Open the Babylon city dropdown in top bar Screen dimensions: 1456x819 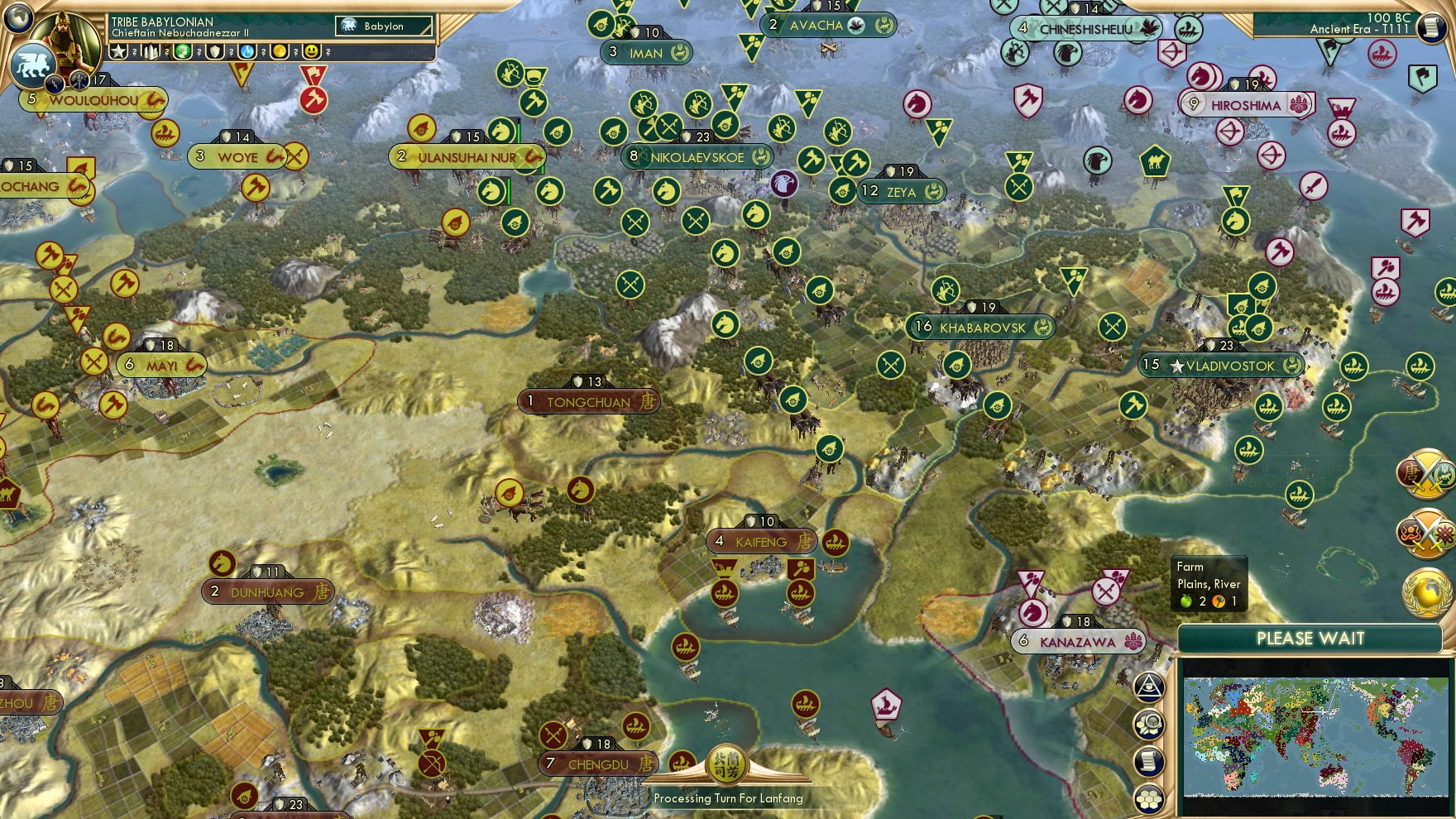click(x=382, y=26)
